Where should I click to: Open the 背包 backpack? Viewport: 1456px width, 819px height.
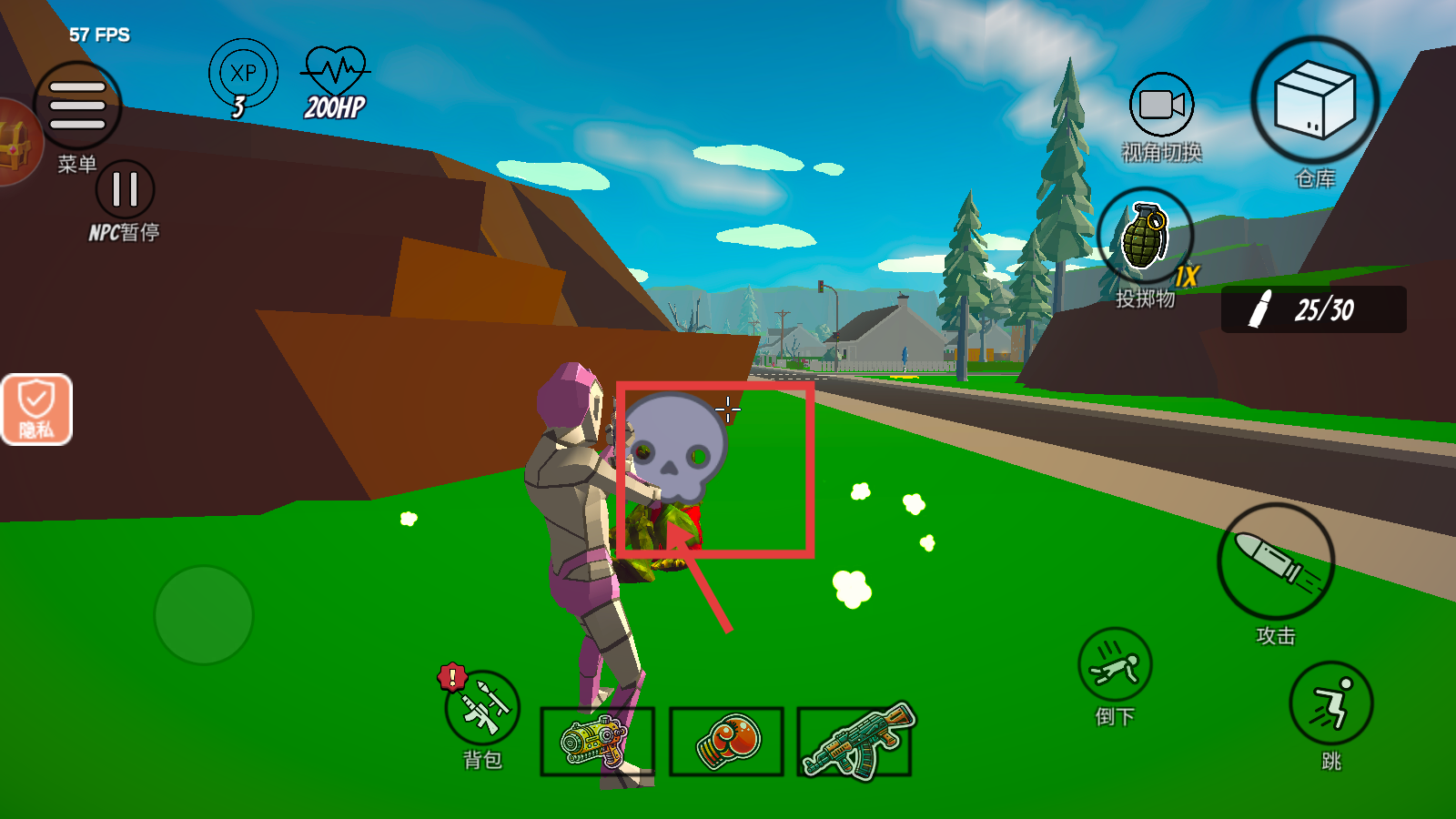tap(482, 709)
